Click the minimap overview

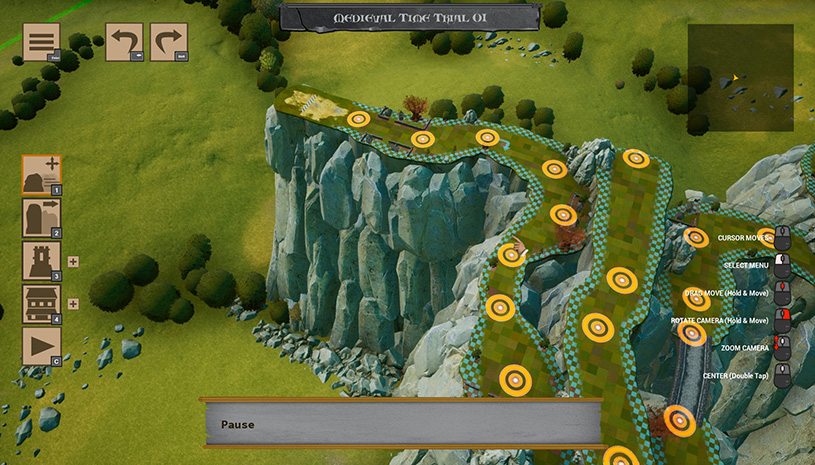740,78
